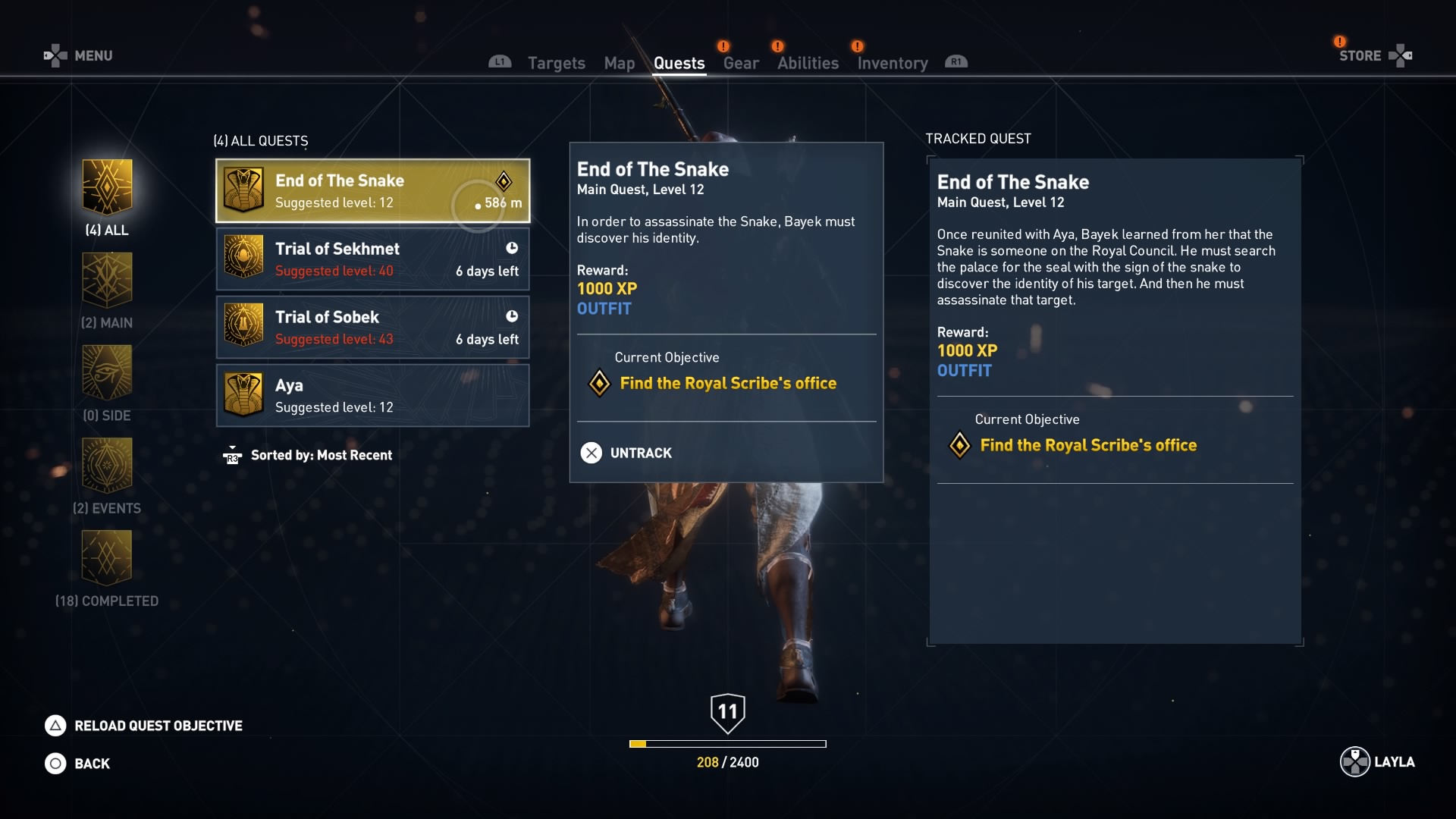Click the Layla character icon at bottom right
1456x819 pixels.
(x=1354, y=763)
